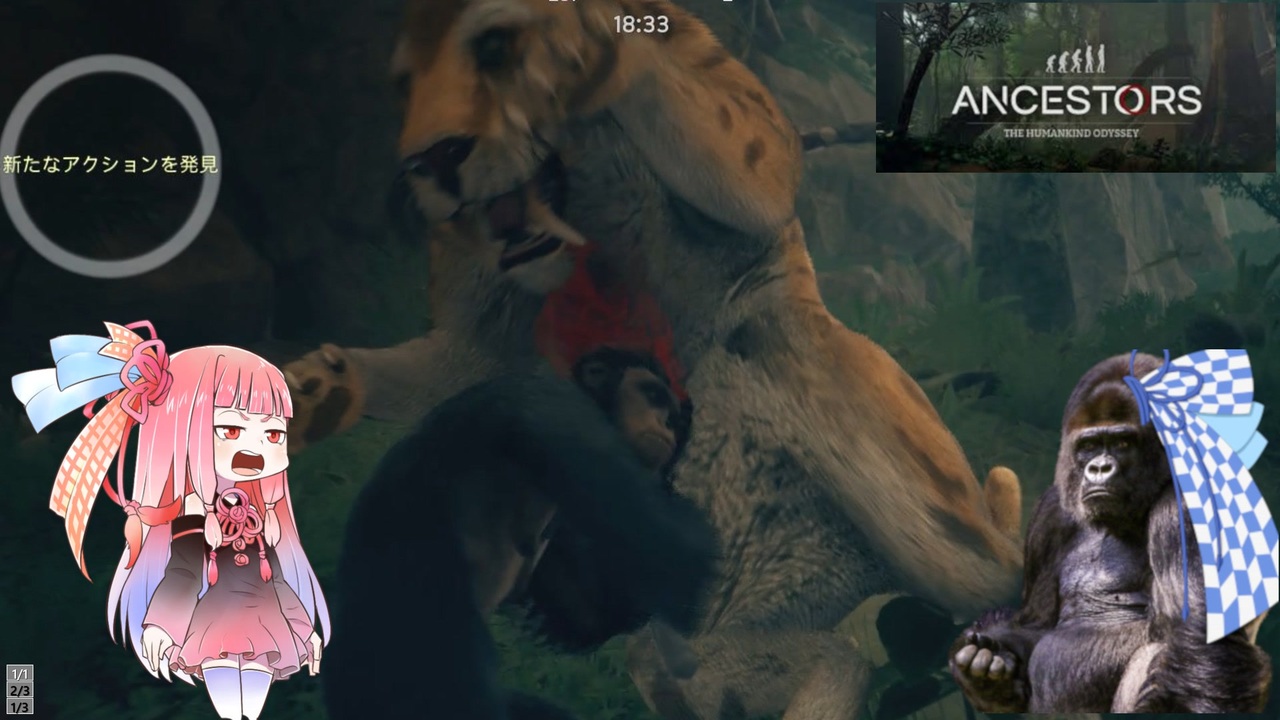Click the red dot in the ANCESTORS logo
1280x720 pixels.
1134,98
